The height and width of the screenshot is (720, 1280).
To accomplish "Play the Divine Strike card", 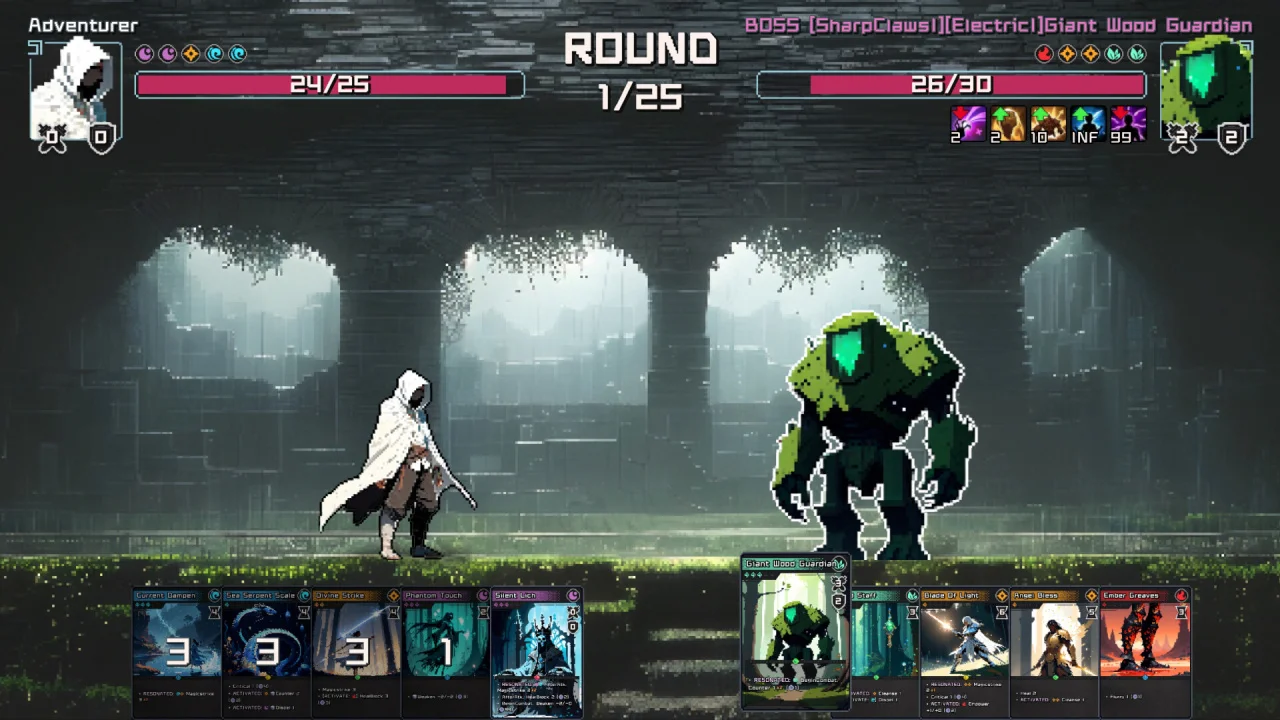I will [356, 650].
